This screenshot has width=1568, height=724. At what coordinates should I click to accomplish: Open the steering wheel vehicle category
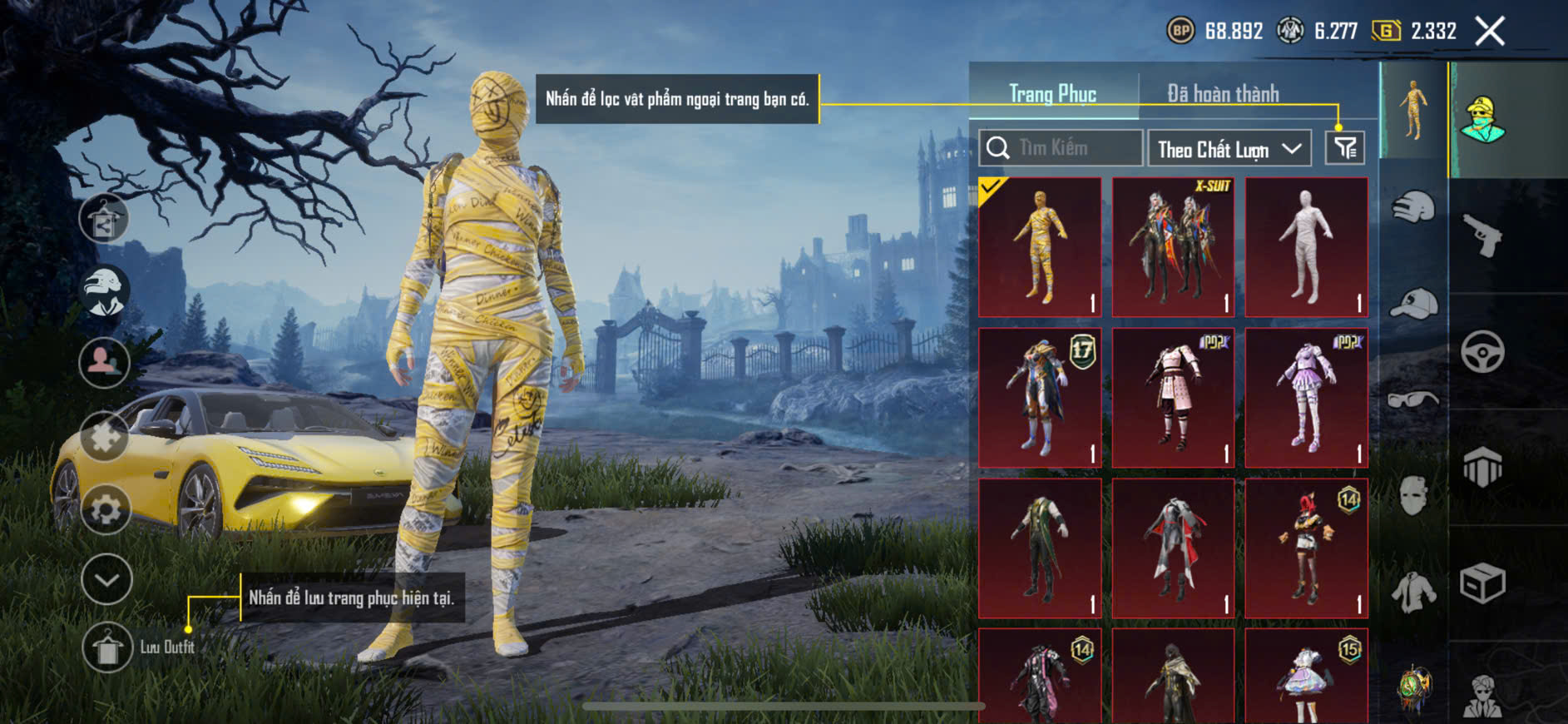[x=1482, y=351]
